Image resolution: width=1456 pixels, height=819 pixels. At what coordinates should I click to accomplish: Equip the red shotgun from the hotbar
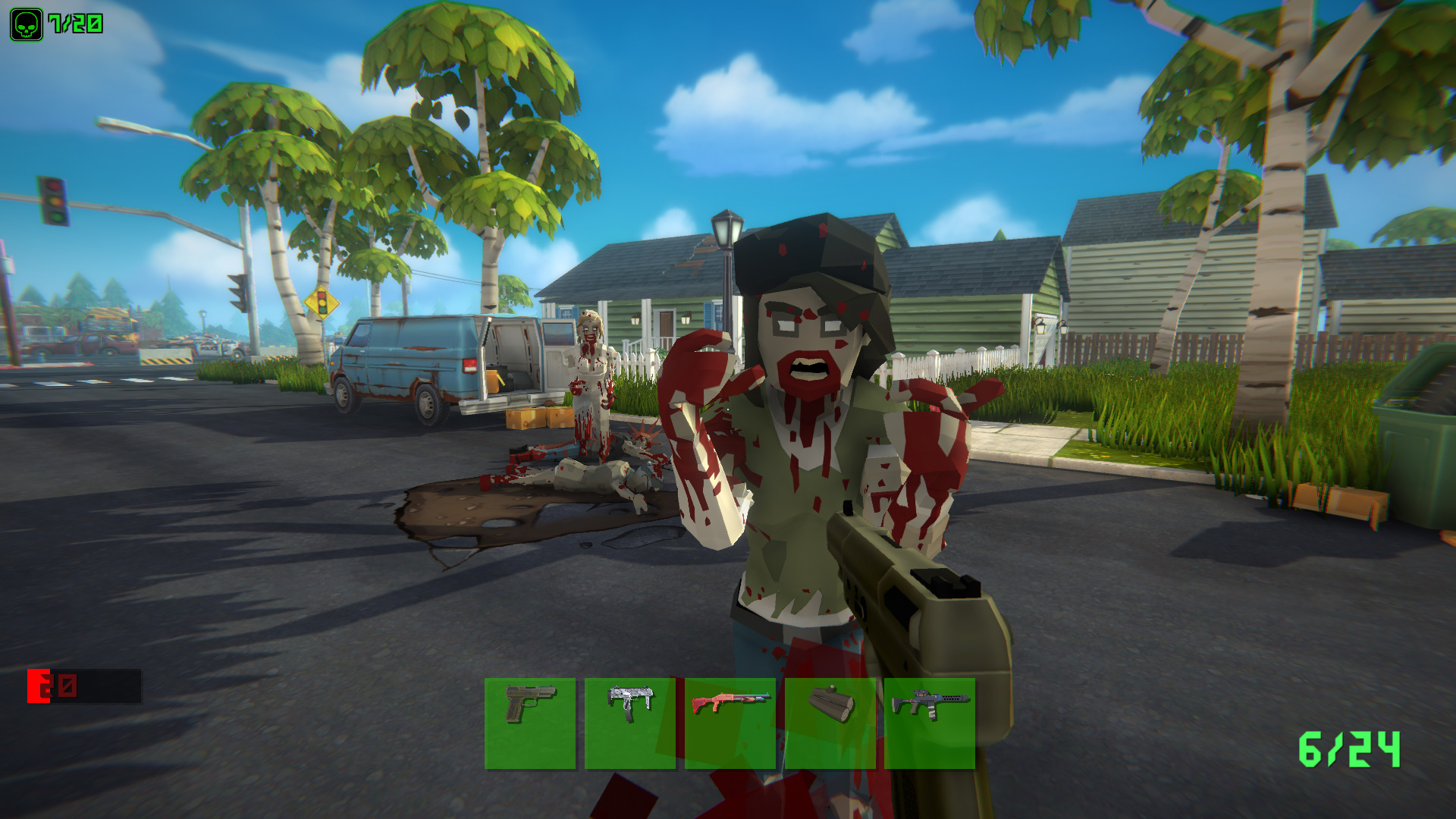[x=729, y=717]
